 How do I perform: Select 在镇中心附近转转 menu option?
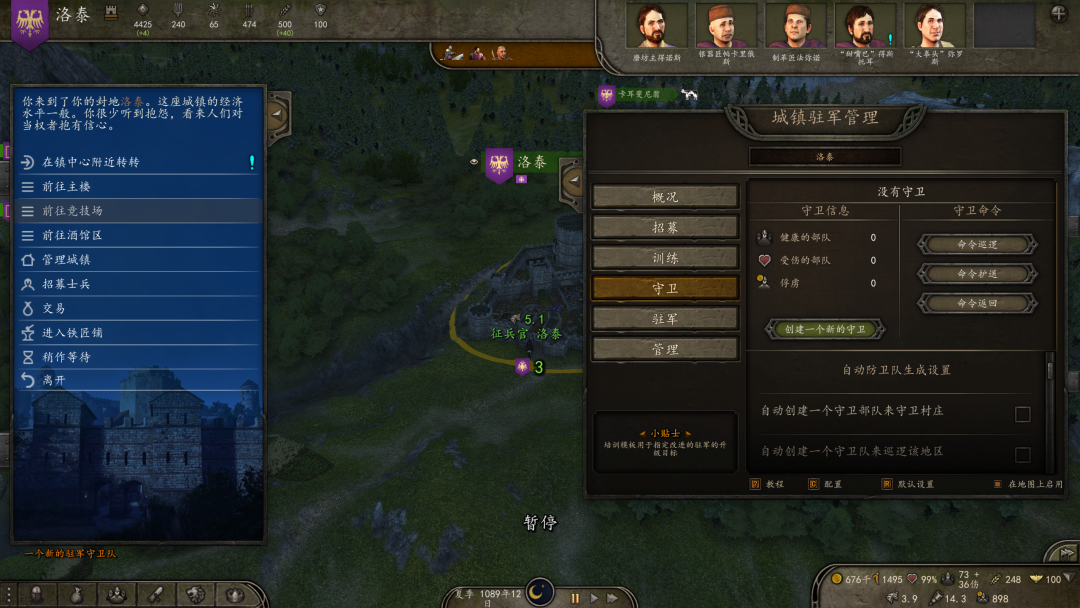click(x=91, y=162)
